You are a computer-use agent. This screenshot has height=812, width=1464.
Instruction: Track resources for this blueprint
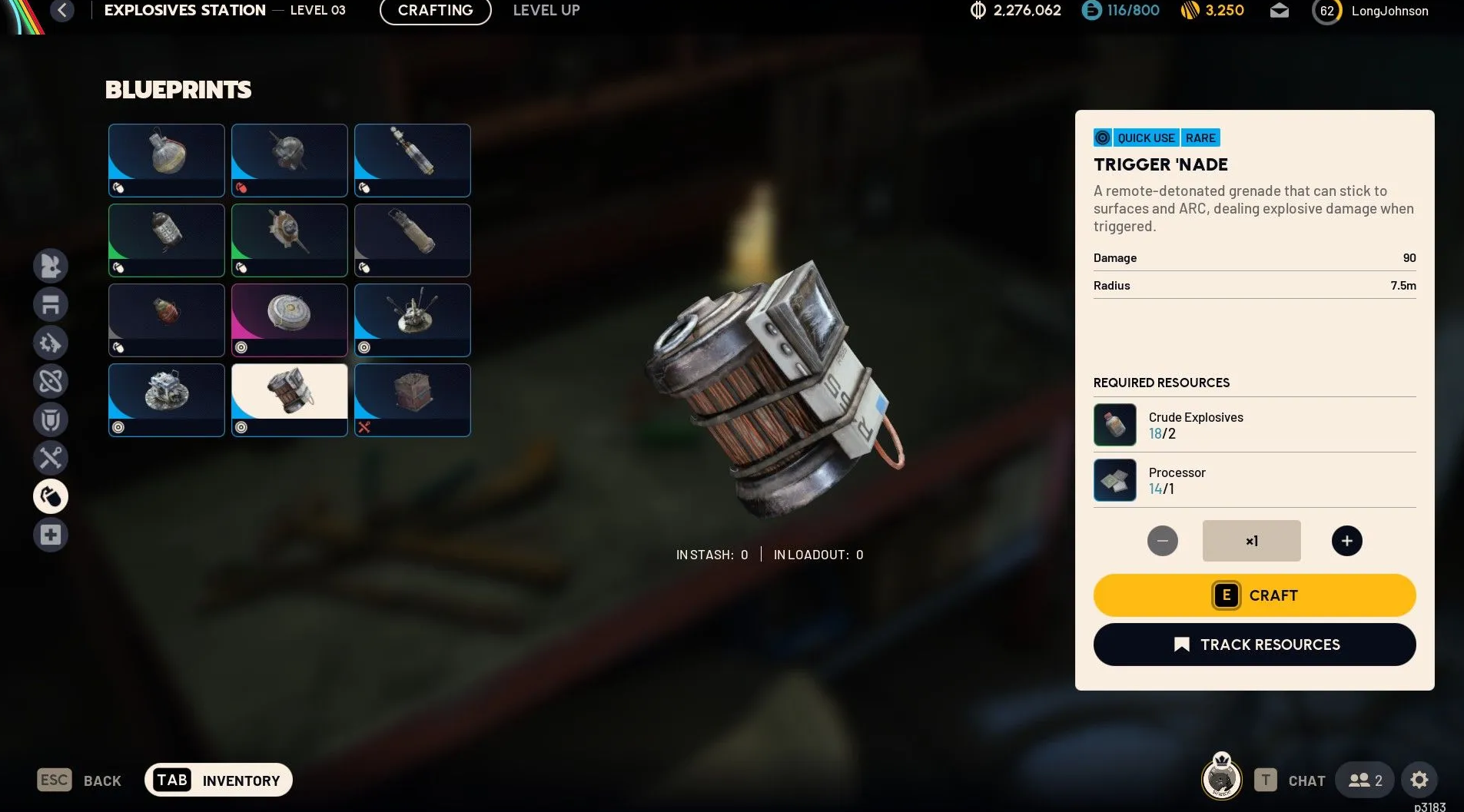[x=1254, y=645]
